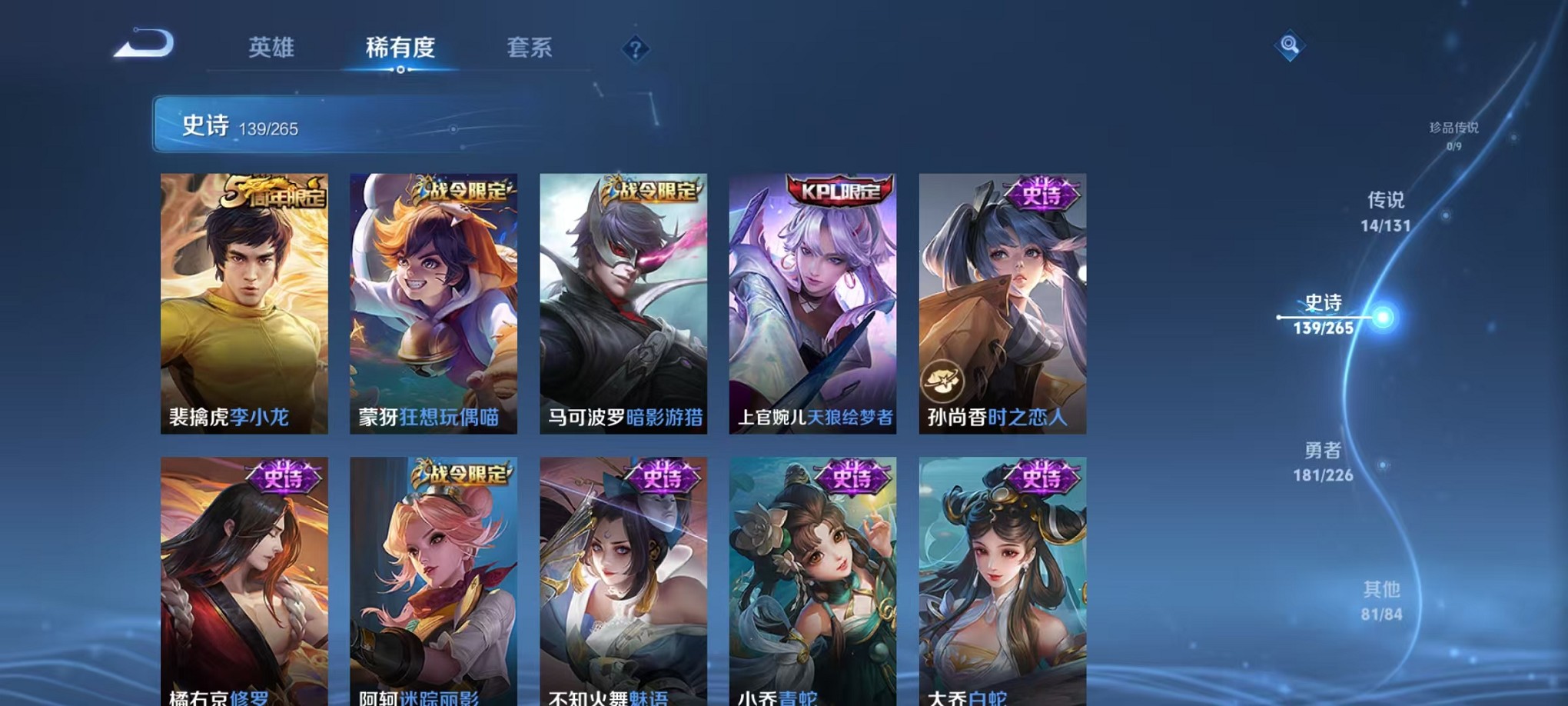Switch to the 英雄 tab
This screenshot has height=706, width=1568.
pyautogui.click(x=273, y=48)
